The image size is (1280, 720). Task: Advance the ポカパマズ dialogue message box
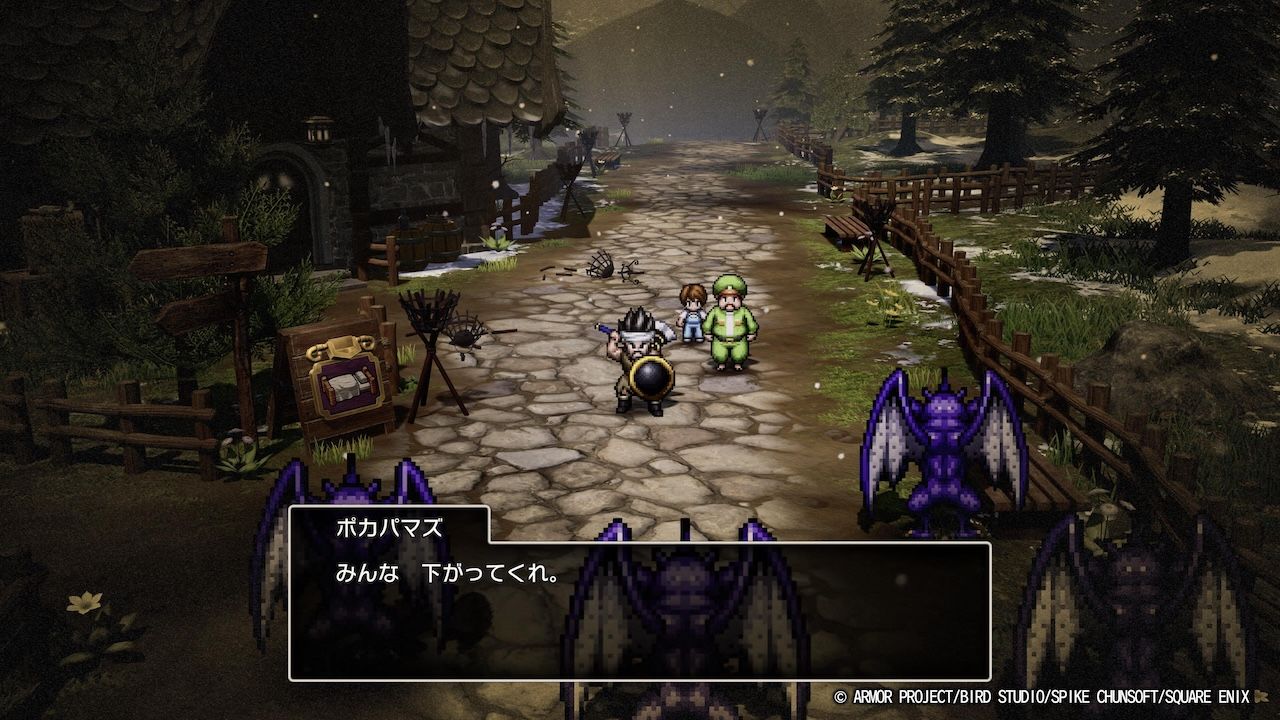pyautogui.click(x=640, y=610)
